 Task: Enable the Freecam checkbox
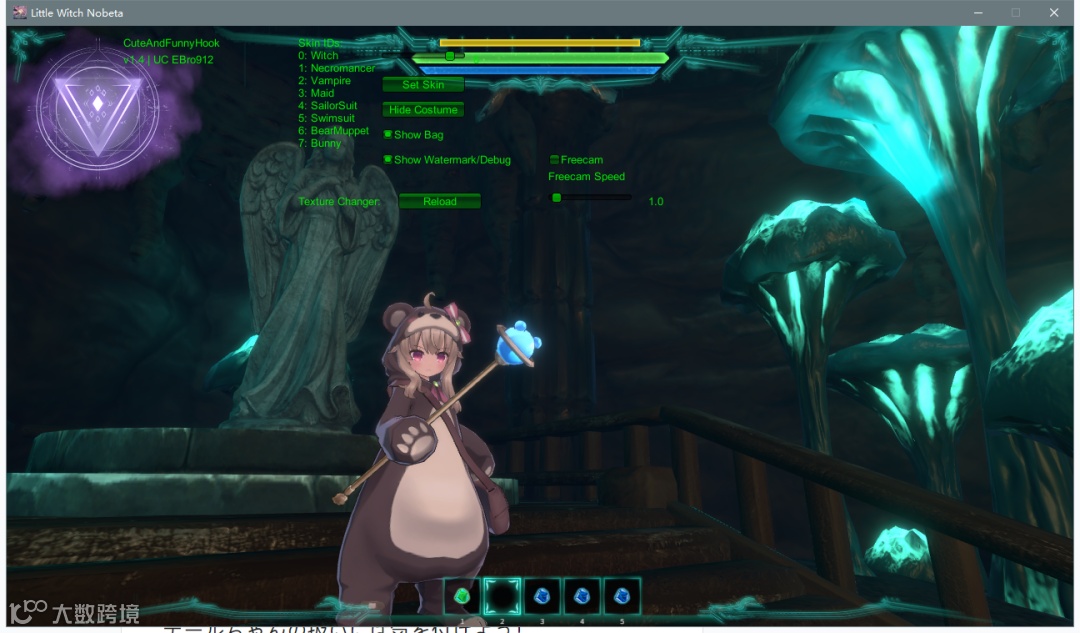[x=554, y=160]
